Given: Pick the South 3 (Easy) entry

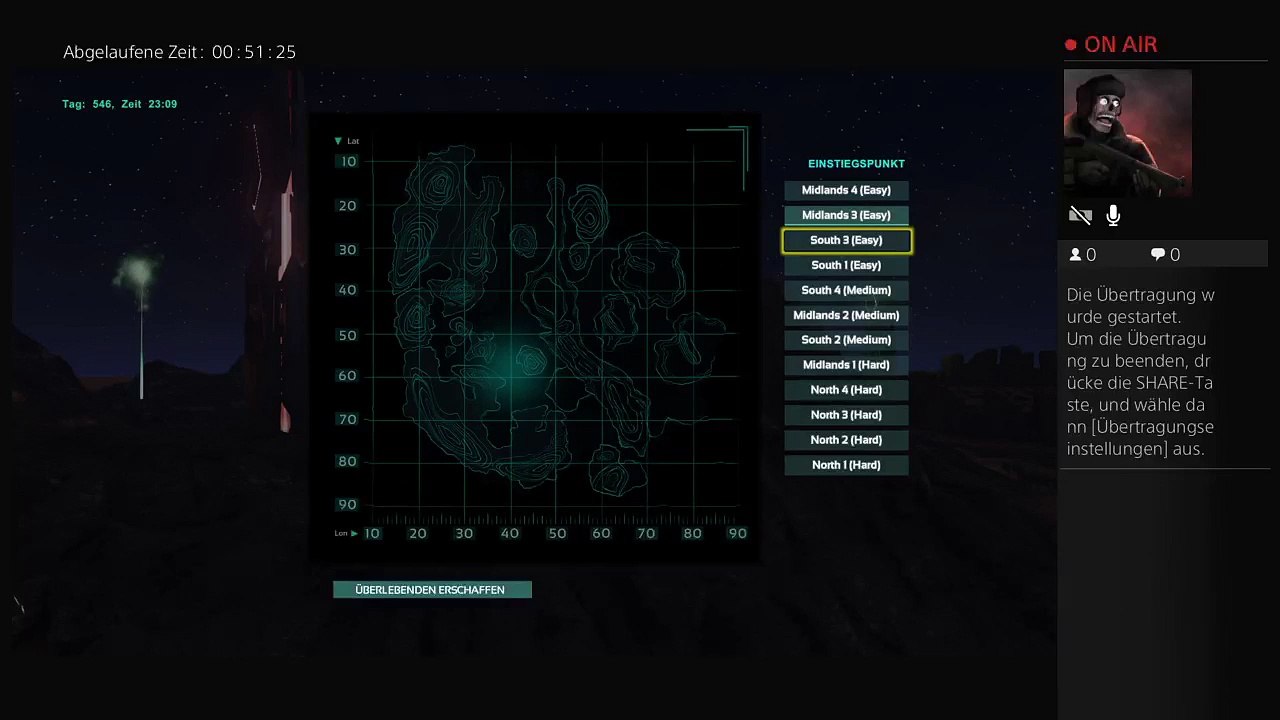Looking at the screenshot, I should pyautogui.click(x=846, y=240).
